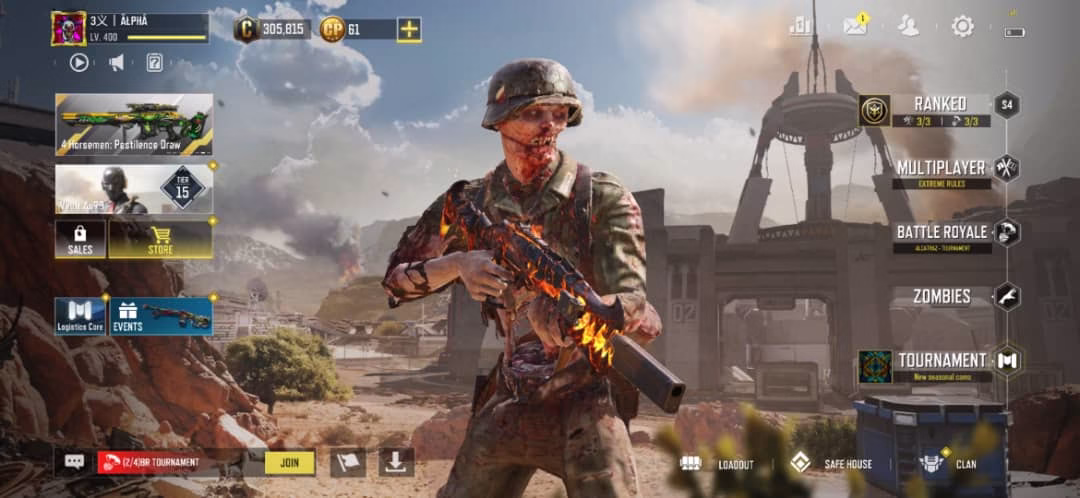This screenshot has width=1080, height=498.
Task: Add more CP with plus button
Action: pos(409,29)
